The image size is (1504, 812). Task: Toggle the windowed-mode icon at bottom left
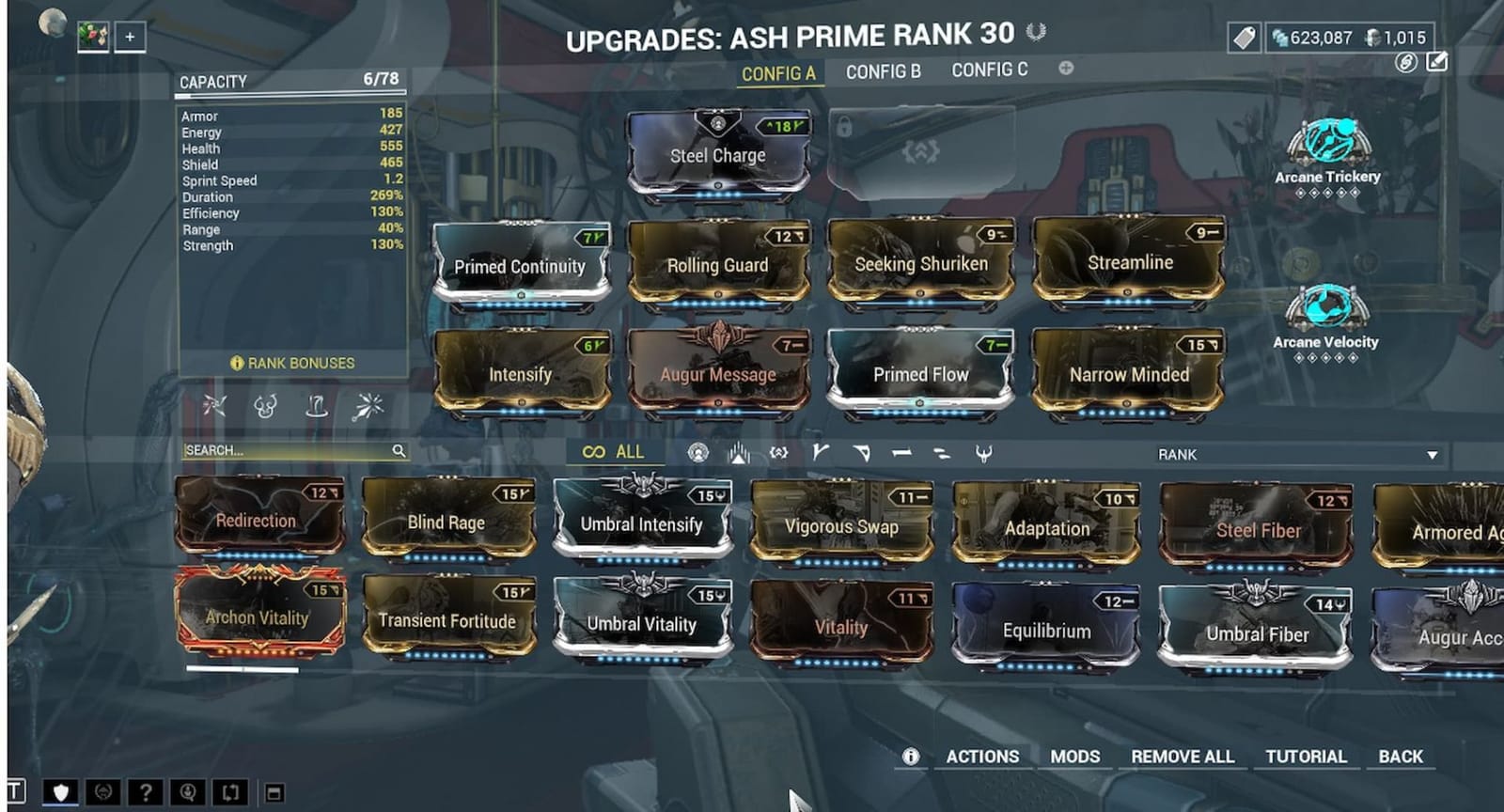click(x=274, y=793)
